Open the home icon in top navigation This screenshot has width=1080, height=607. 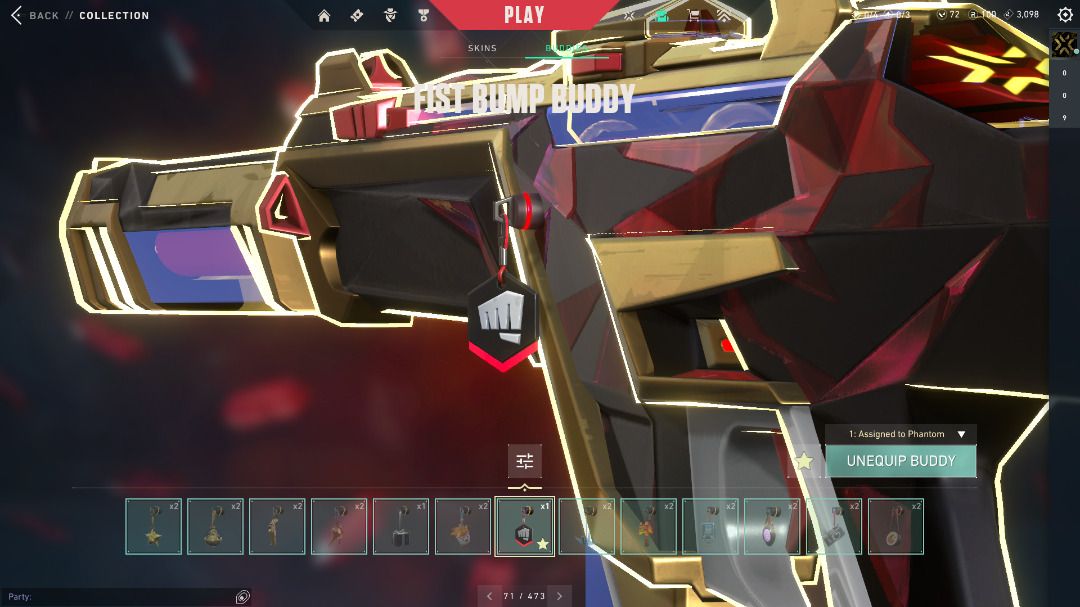[324, 16]
